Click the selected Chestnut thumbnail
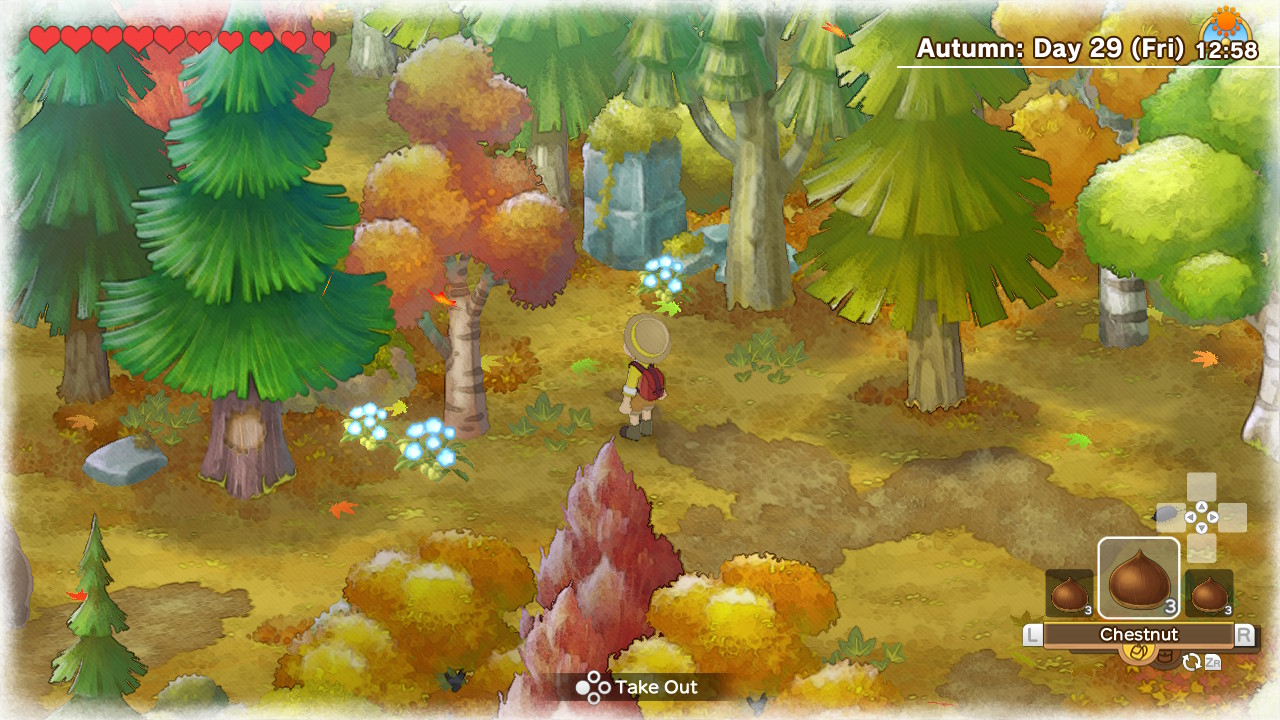Image resolution: width=1280 pixels, height=720 pixels. [x=1139, y=578]
